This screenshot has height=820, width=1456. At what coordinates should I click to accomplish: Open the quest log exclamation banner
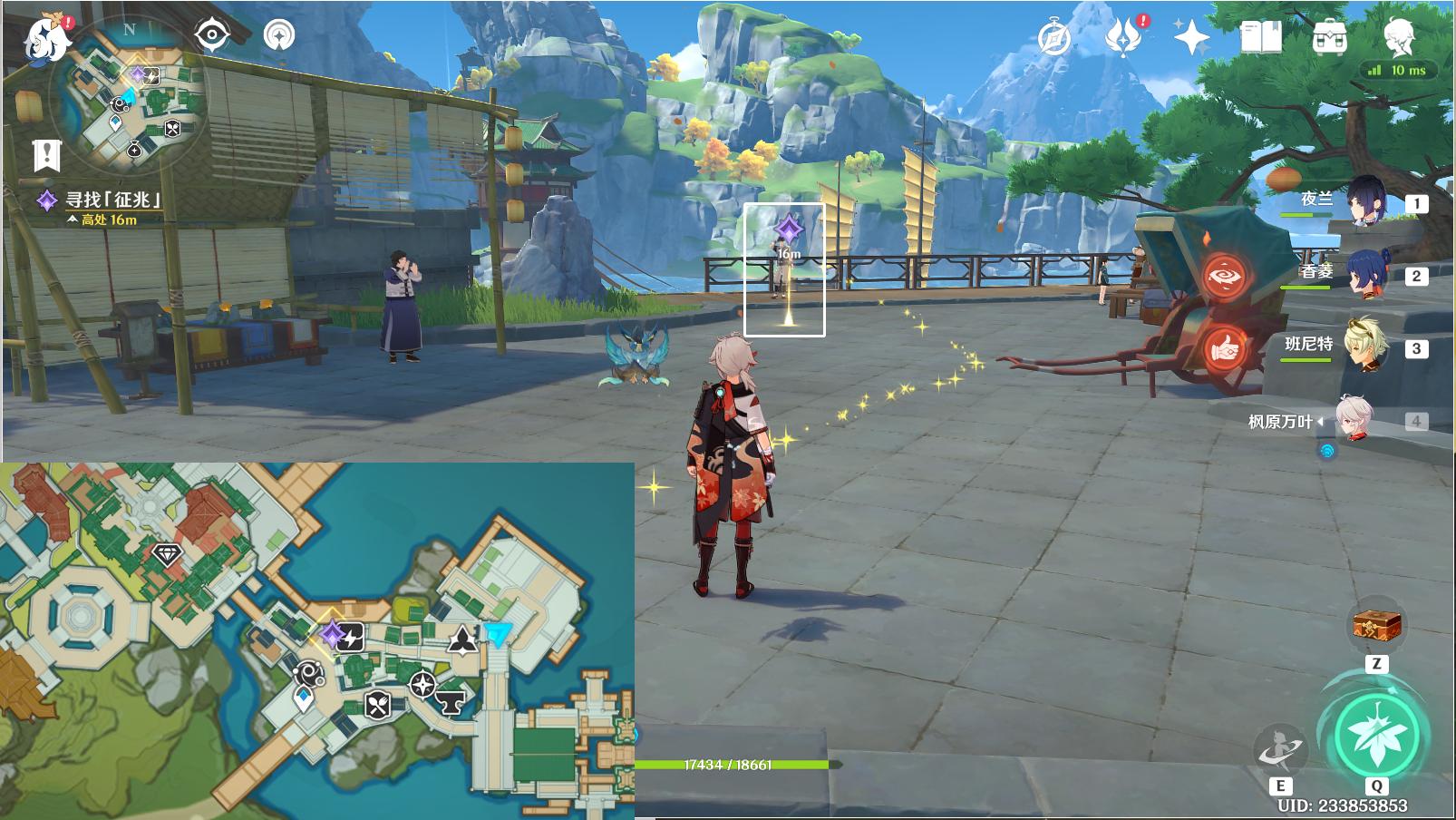(46, 155)
